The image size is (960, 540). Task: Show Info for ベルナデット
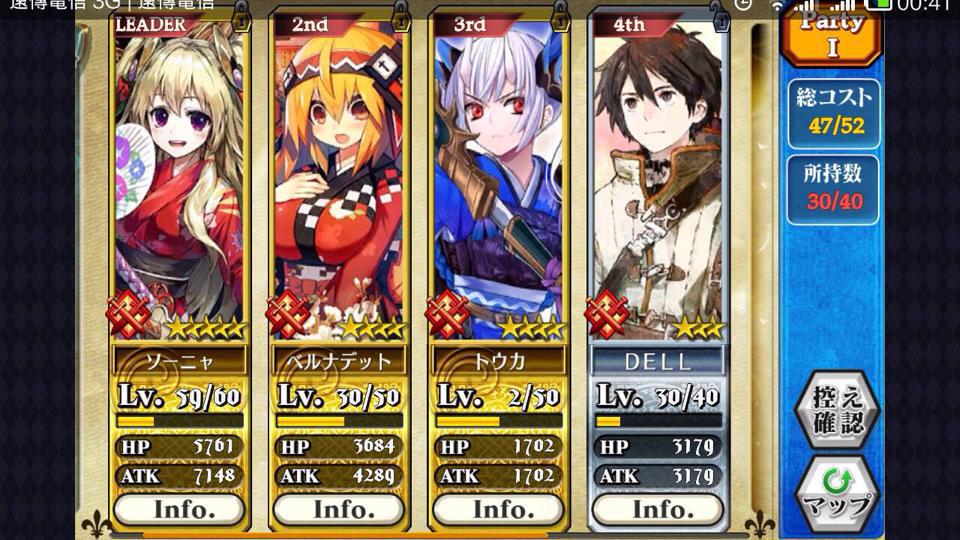pyautogui.click(x=339, y=509)
